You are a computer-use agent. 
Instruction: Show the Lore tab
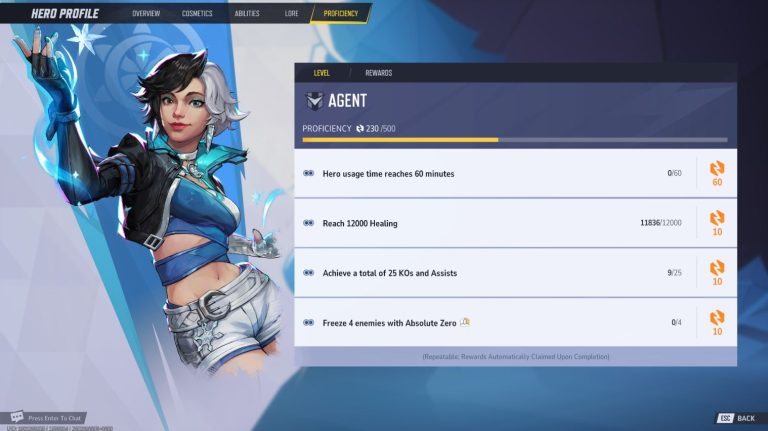point(291,14)
